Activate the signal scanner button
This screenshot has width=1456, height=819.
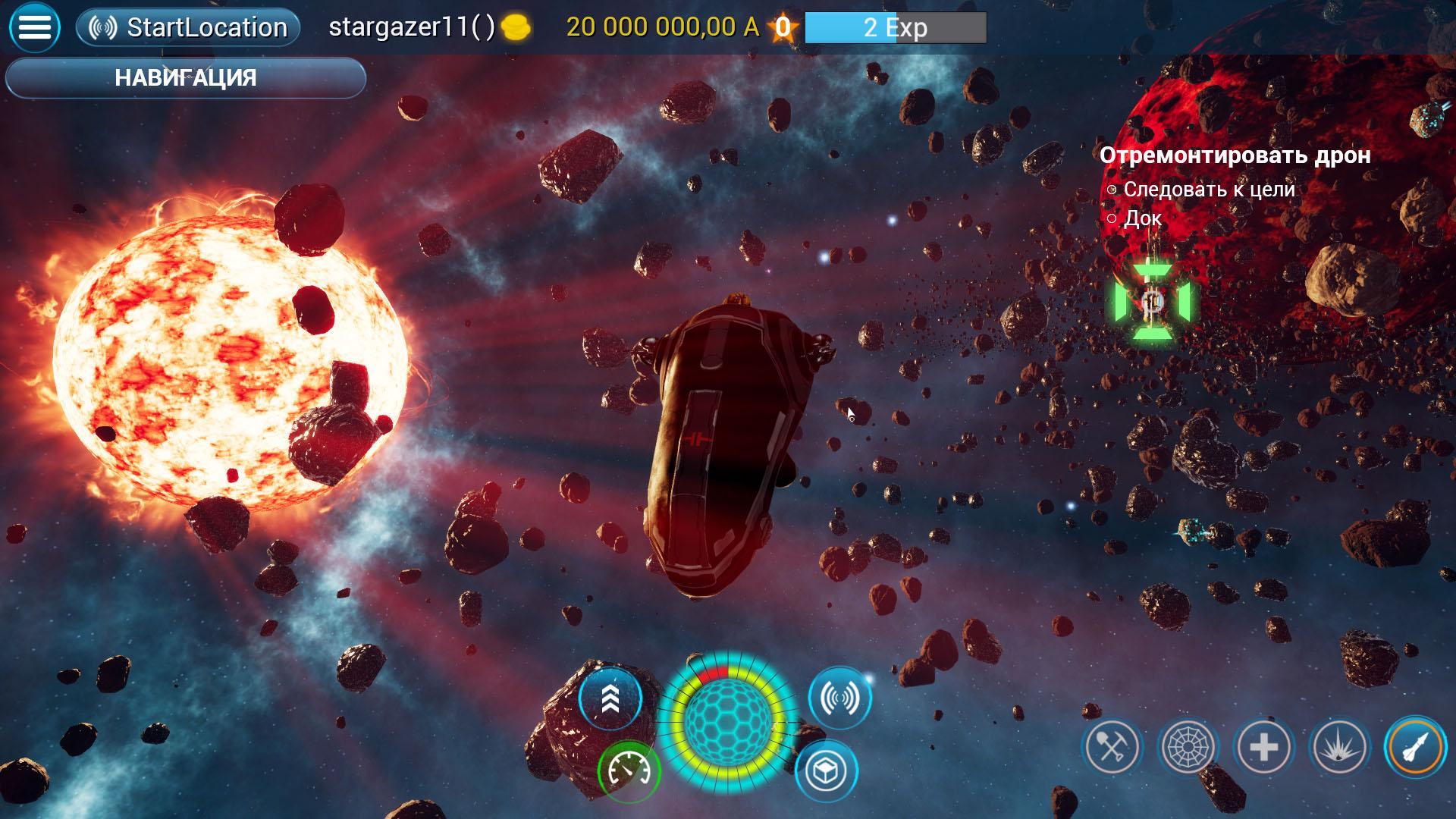pyautogui.click(x=840, y=698)
